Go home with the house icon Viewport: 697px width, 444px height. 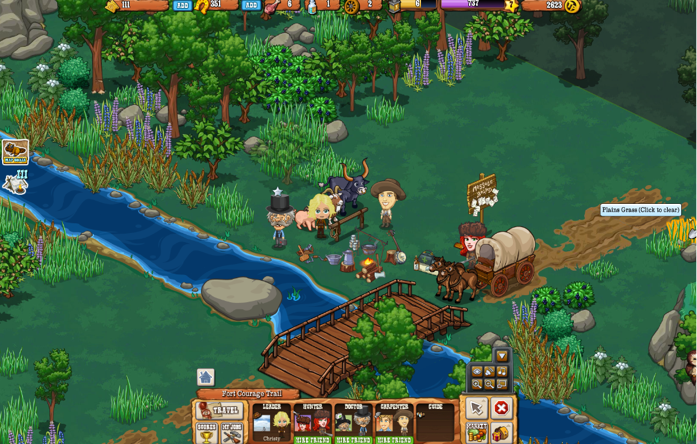pyautogui.click(x=205, y=378)
